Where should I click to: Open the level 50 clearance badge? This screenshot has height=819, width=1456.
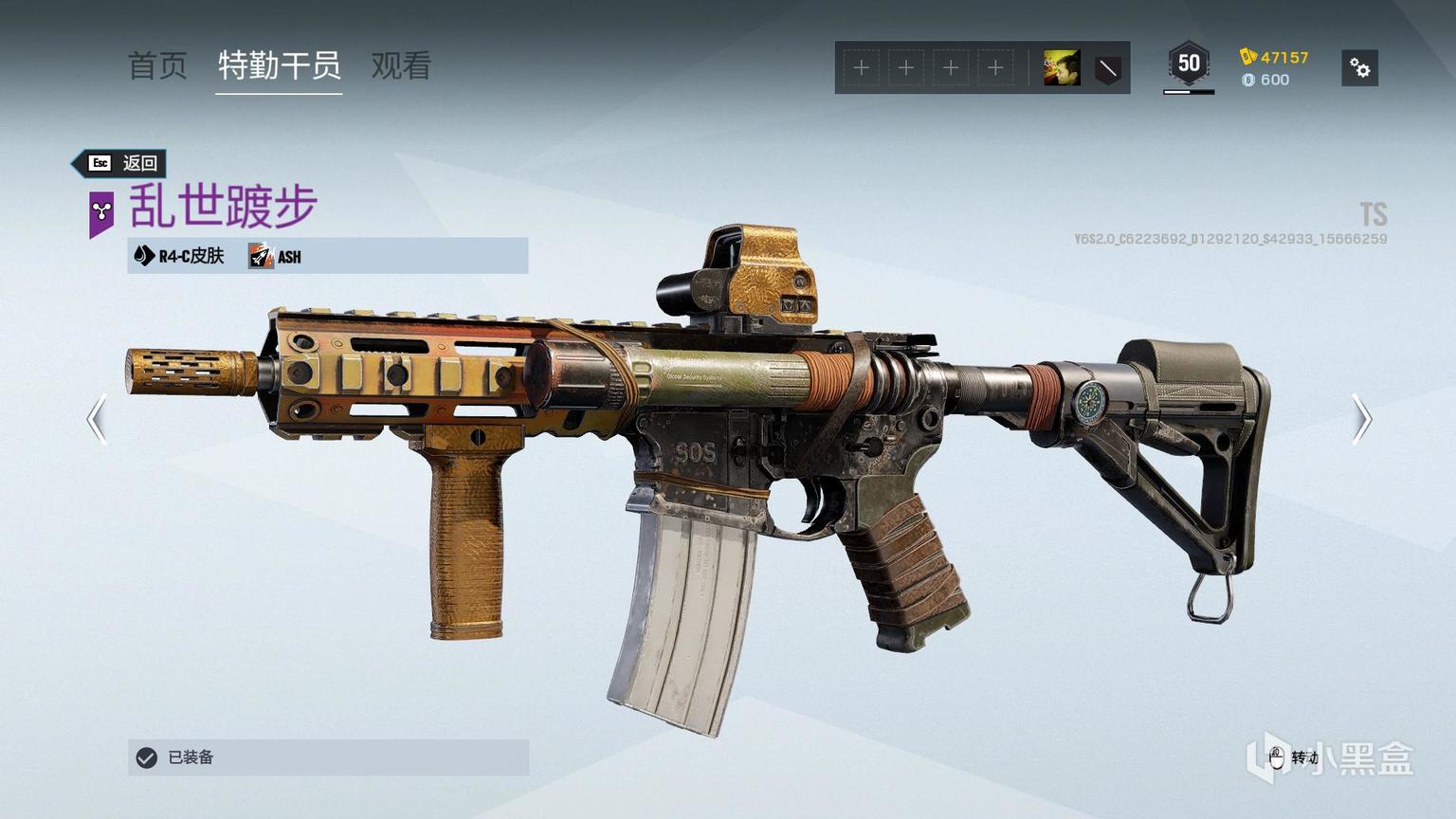1189,64
